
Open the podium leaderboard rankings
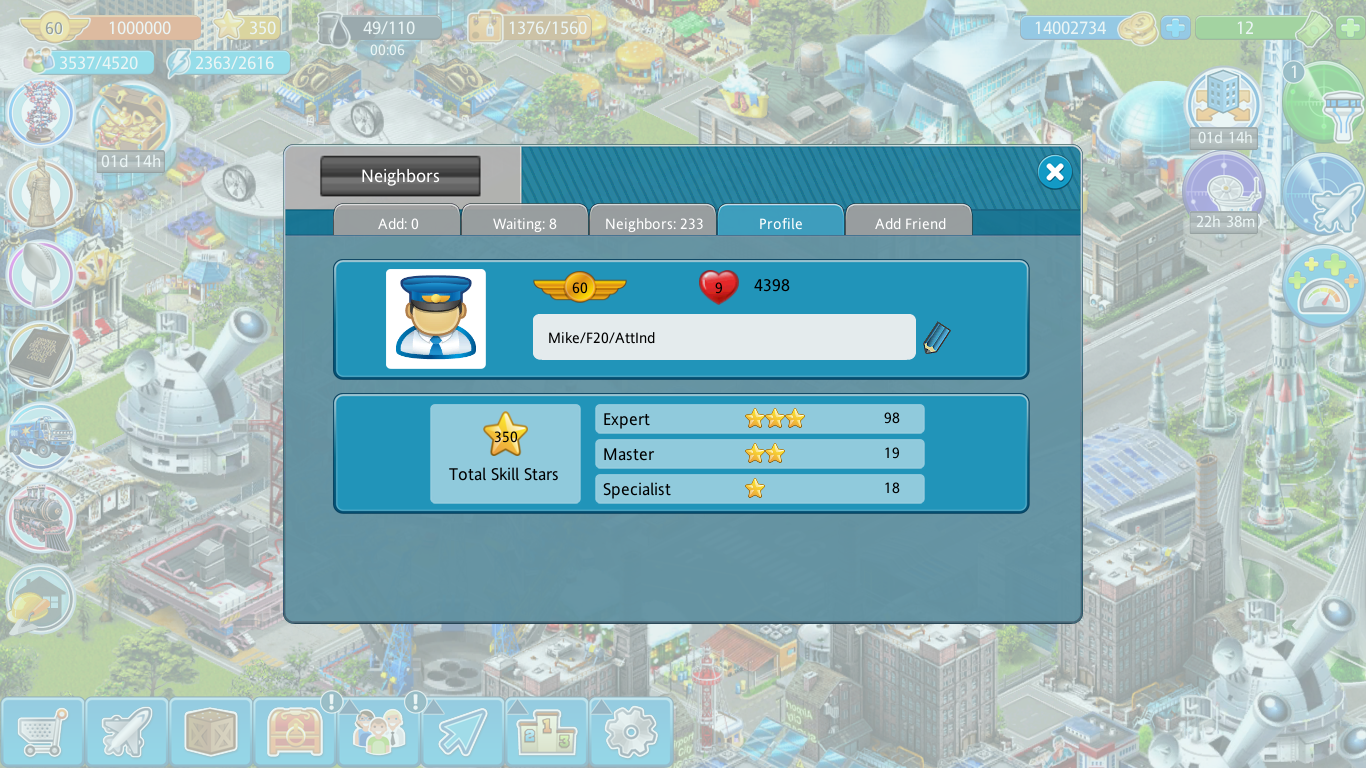click(x=546, y=732)
